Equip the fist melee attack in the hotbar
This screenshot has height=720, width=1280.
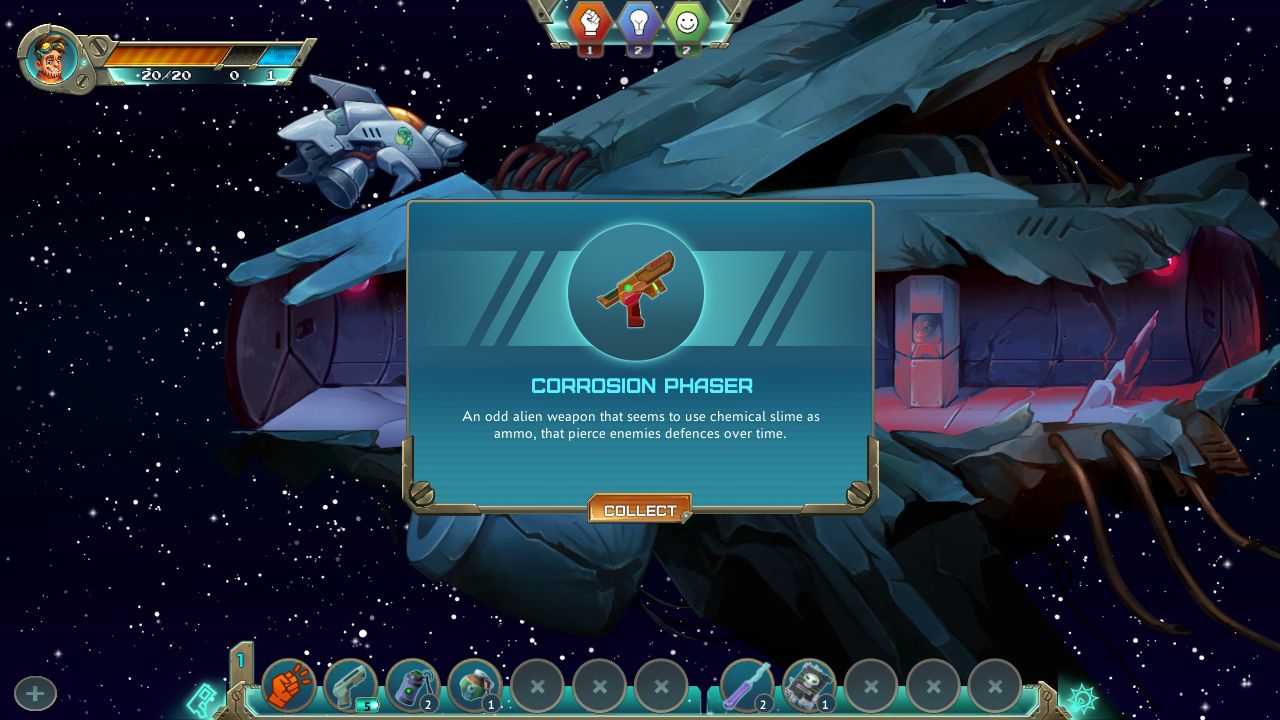(287, 684)
